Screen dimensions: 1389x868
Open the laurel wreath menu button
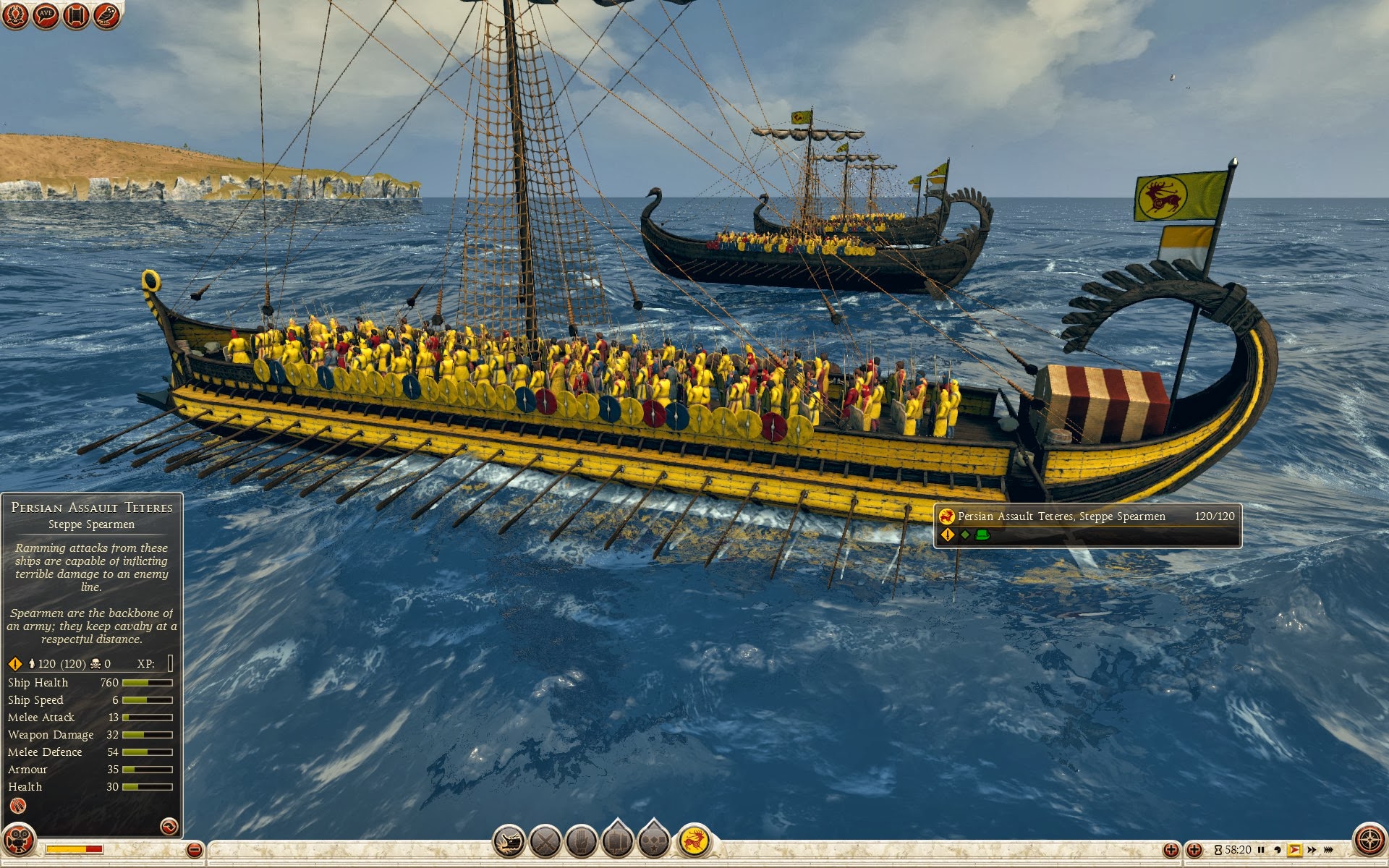click(x=14, y=14)
